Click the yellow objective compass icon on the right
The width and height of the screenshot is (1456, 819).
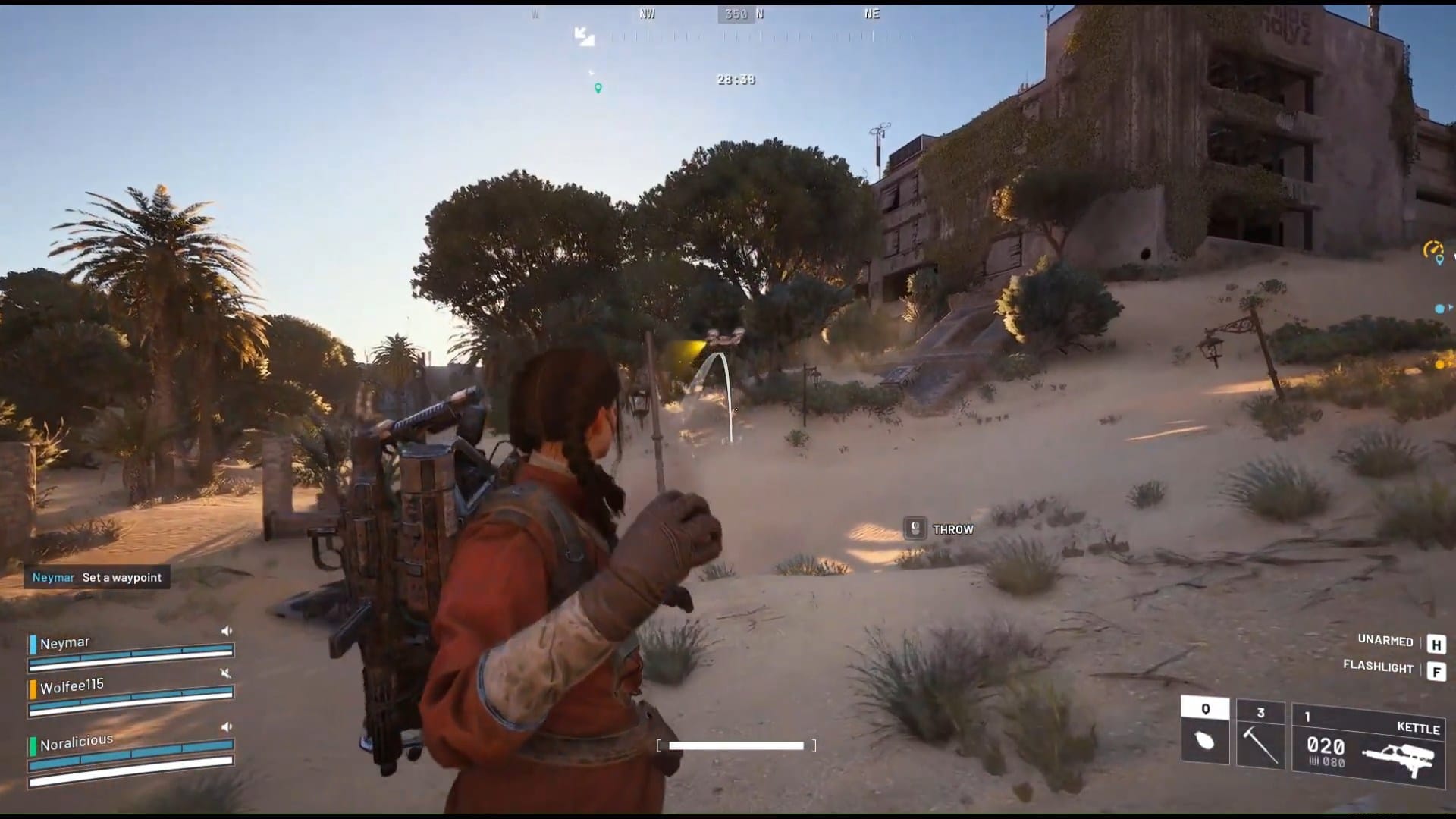pyautogui.click(x=1432, y=246)
